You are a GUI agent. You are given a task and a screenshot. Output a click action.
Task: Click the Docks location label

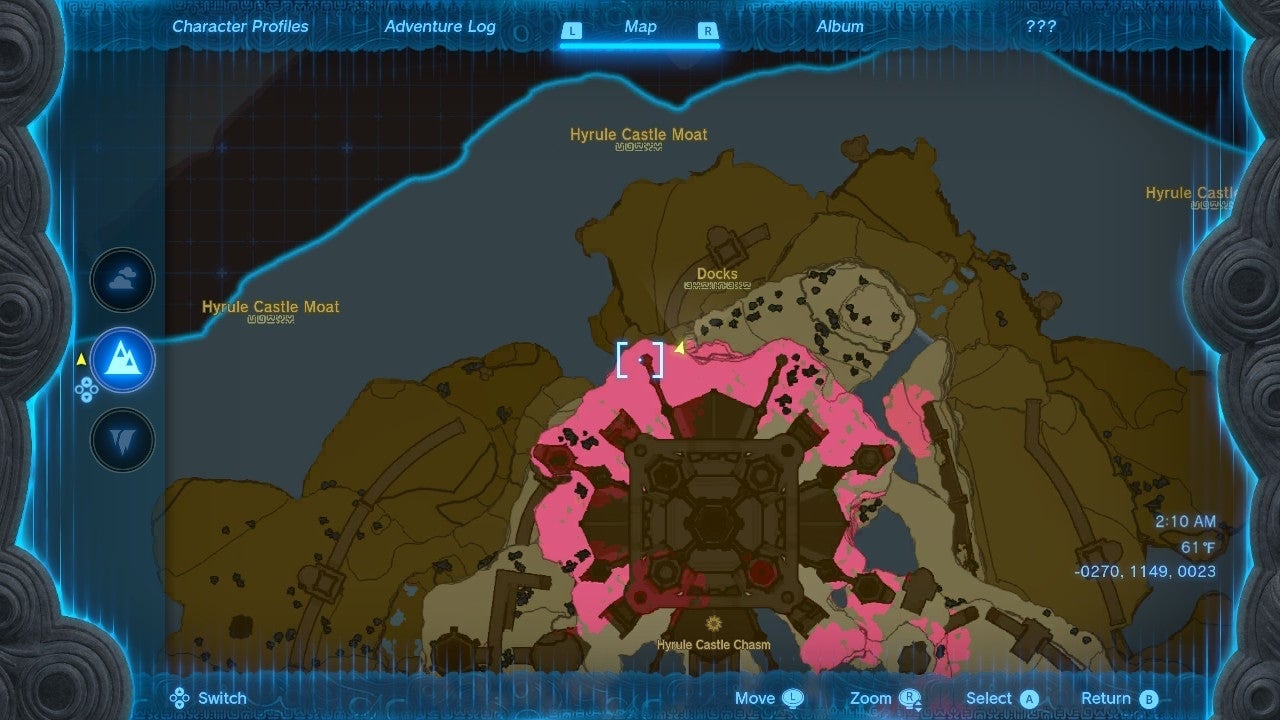pos(717,273)
